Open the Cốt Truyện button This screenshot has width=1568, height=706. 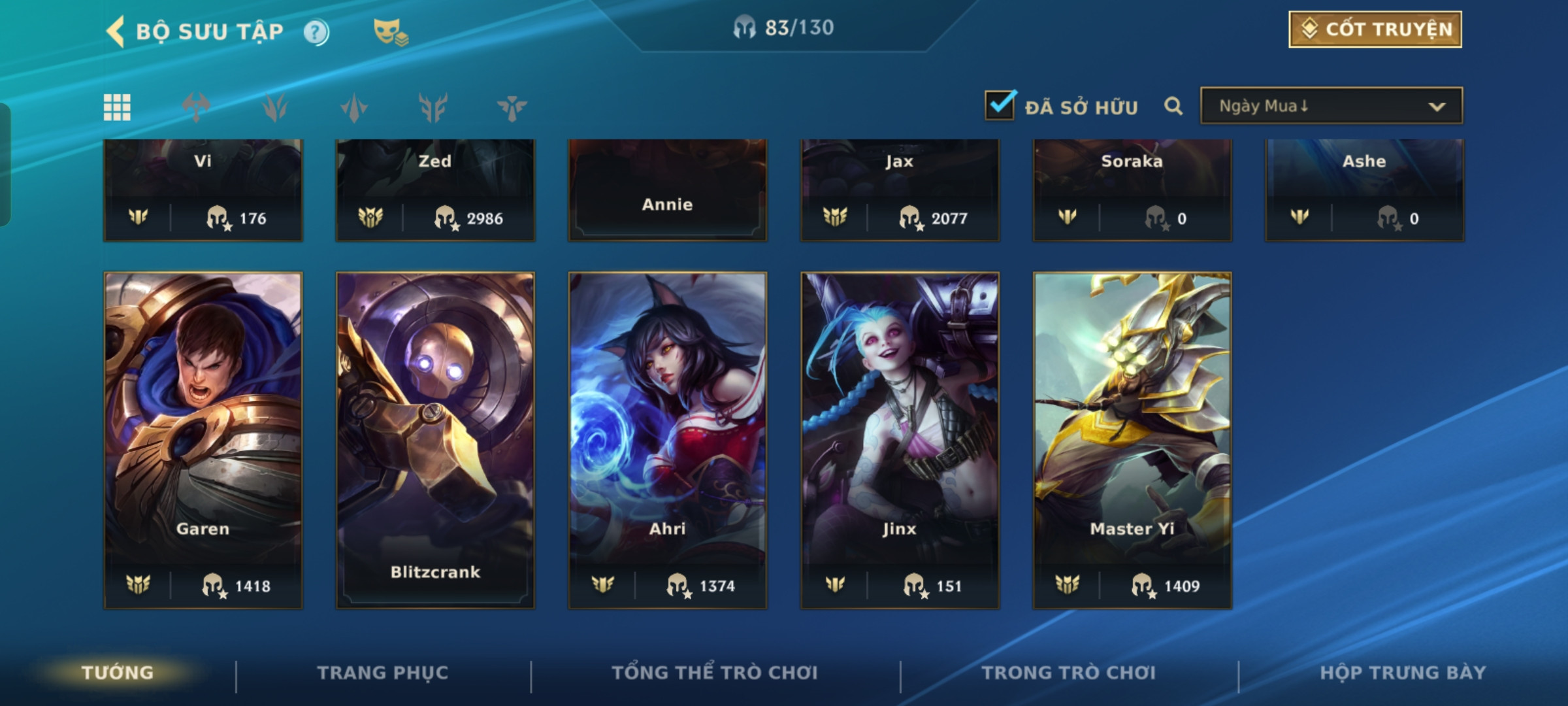tap(1375, 29)
